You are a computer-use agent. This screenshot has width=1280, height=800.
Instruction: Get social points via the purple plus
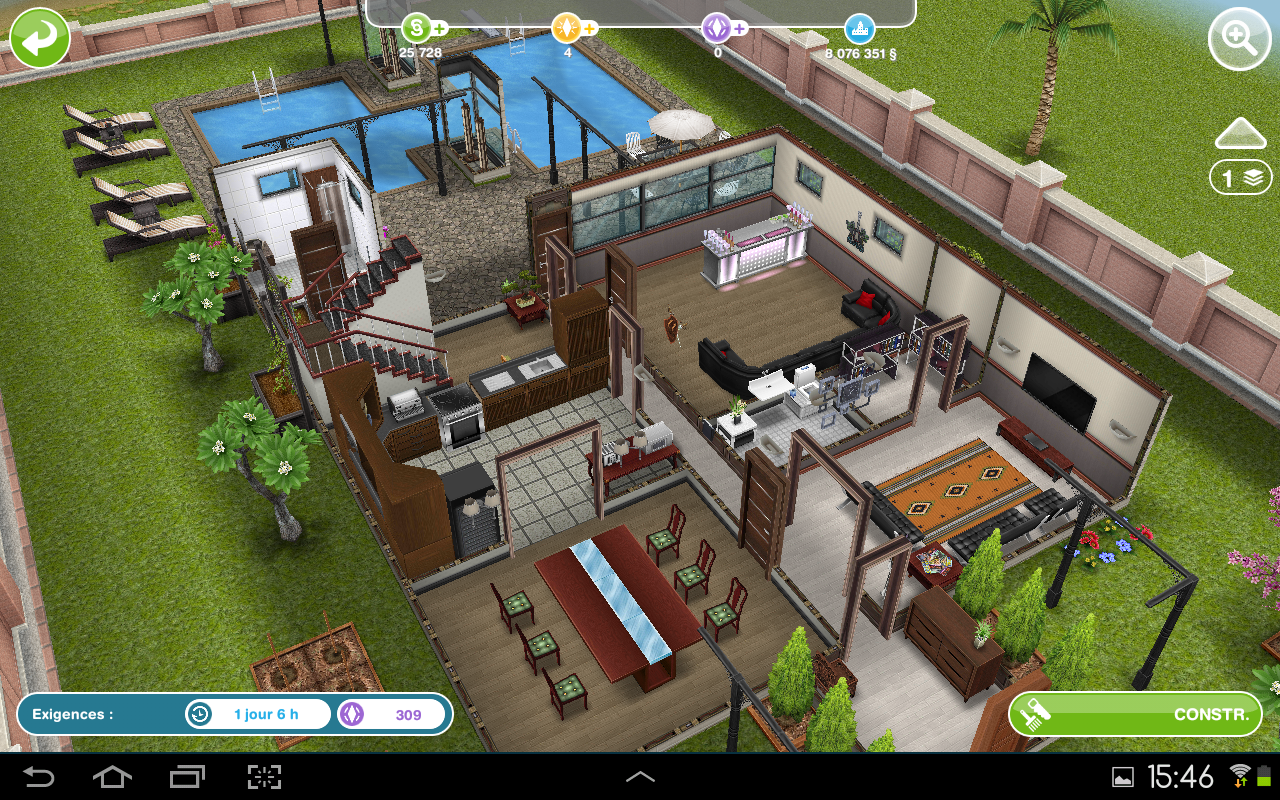[x=740, y=28]
